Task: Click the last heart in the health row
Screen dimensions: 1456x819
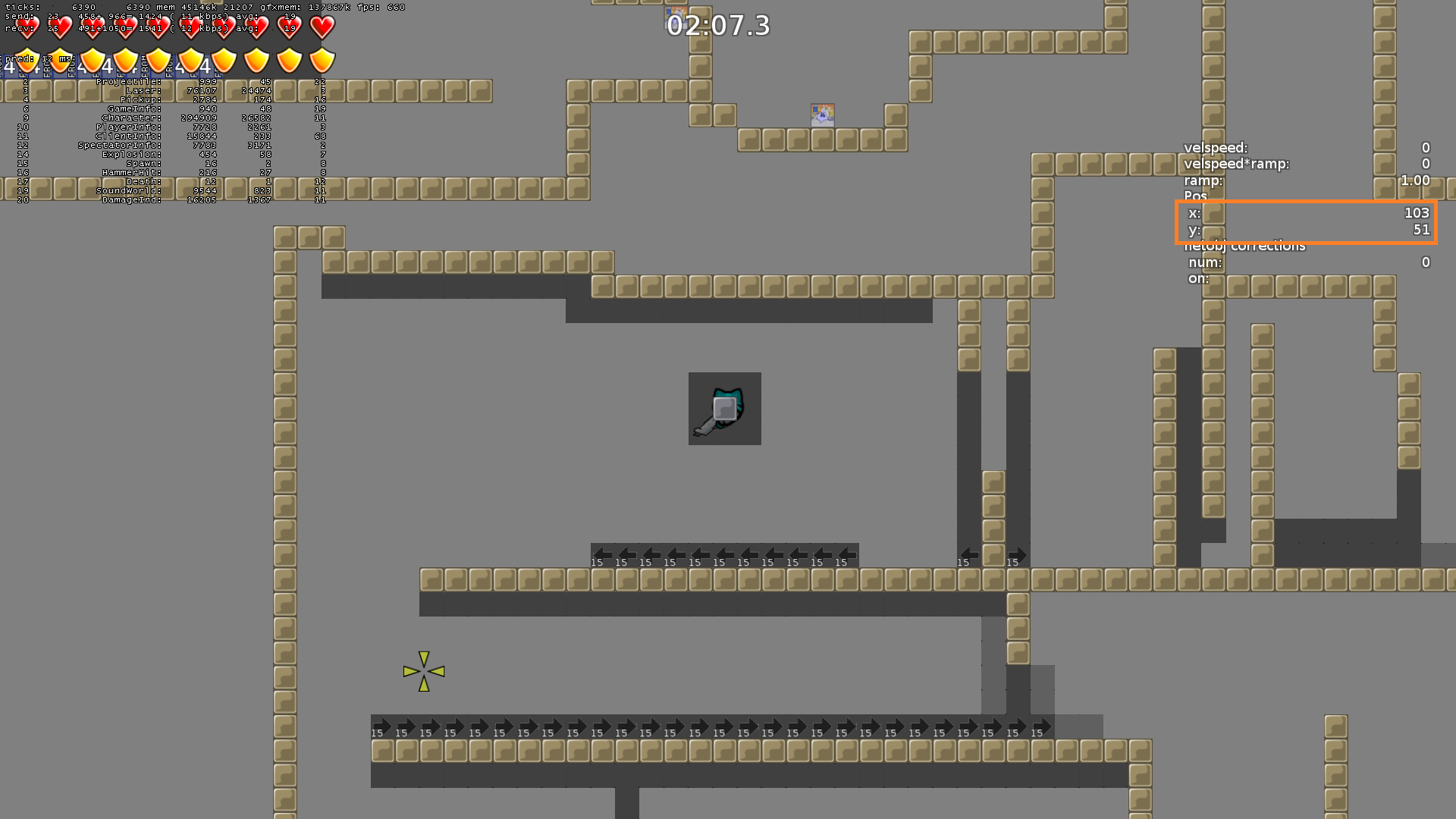Action: [321, 27]
